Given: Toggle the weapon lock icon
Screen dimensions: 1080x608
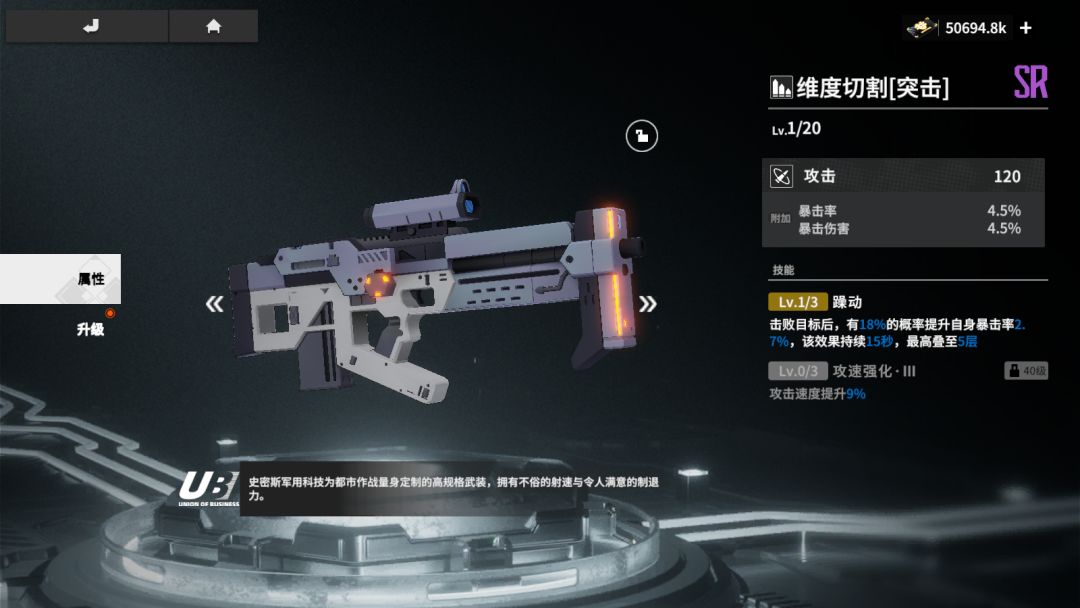Looking at the screenshot, I should pyautogui.click(x=642, y=136).
